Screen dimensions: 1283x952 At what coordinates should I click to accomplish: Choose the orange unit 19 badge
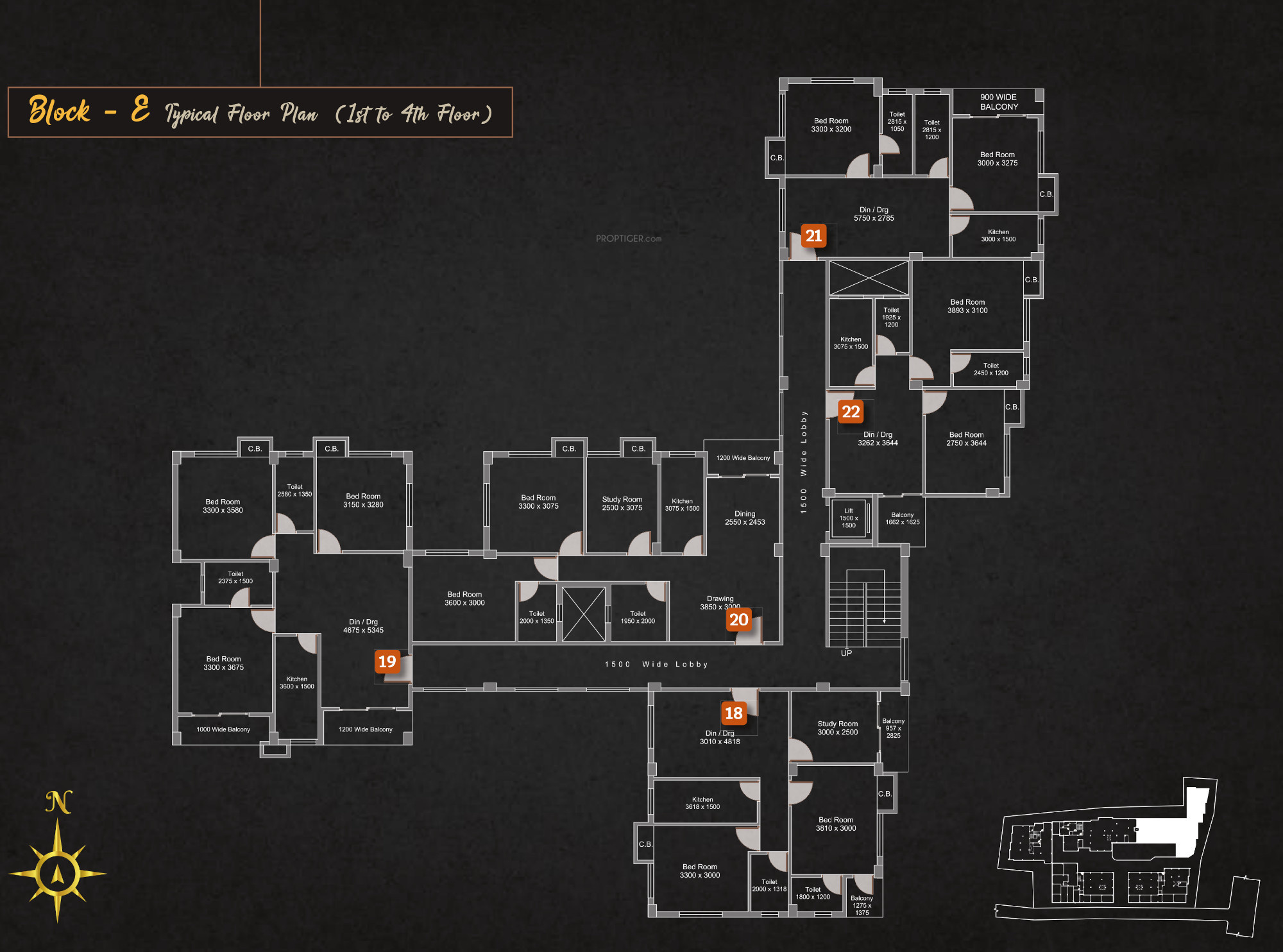pos(387,661)
